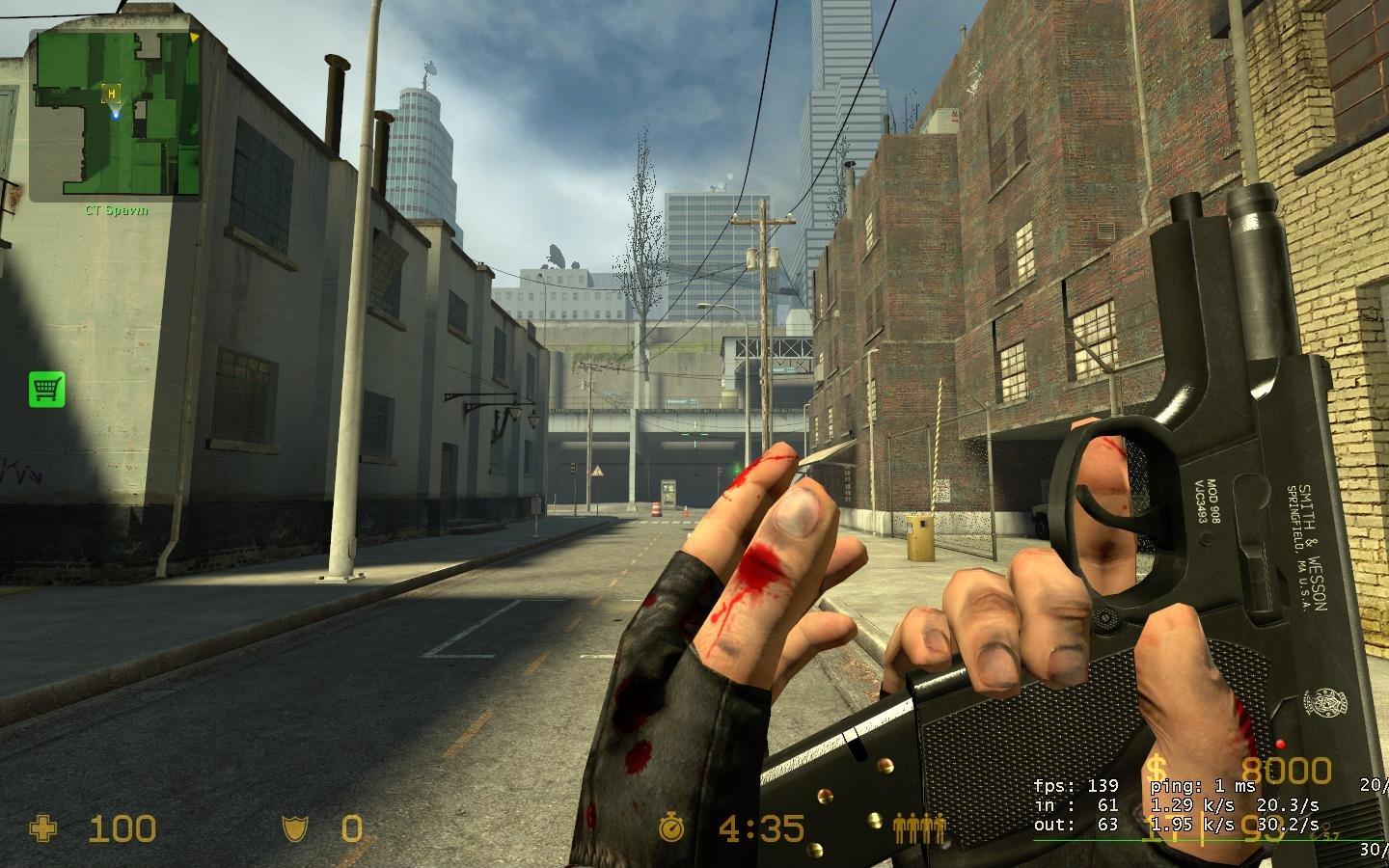
Task: Select the hostage marker on the radar
Action: tap(112, 93)
